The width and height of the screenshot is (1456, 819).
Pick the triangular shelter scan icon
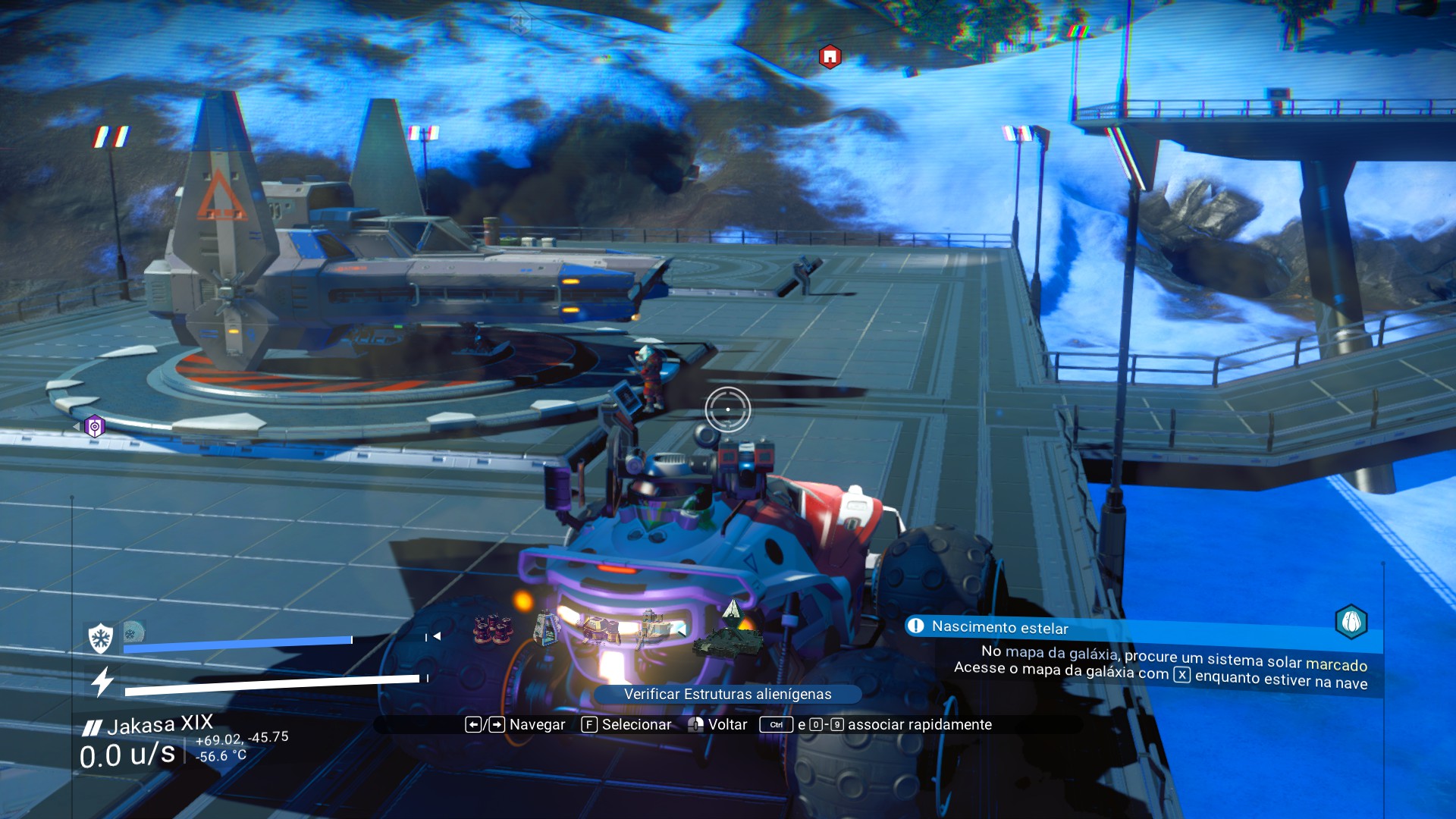pos(546,628)
